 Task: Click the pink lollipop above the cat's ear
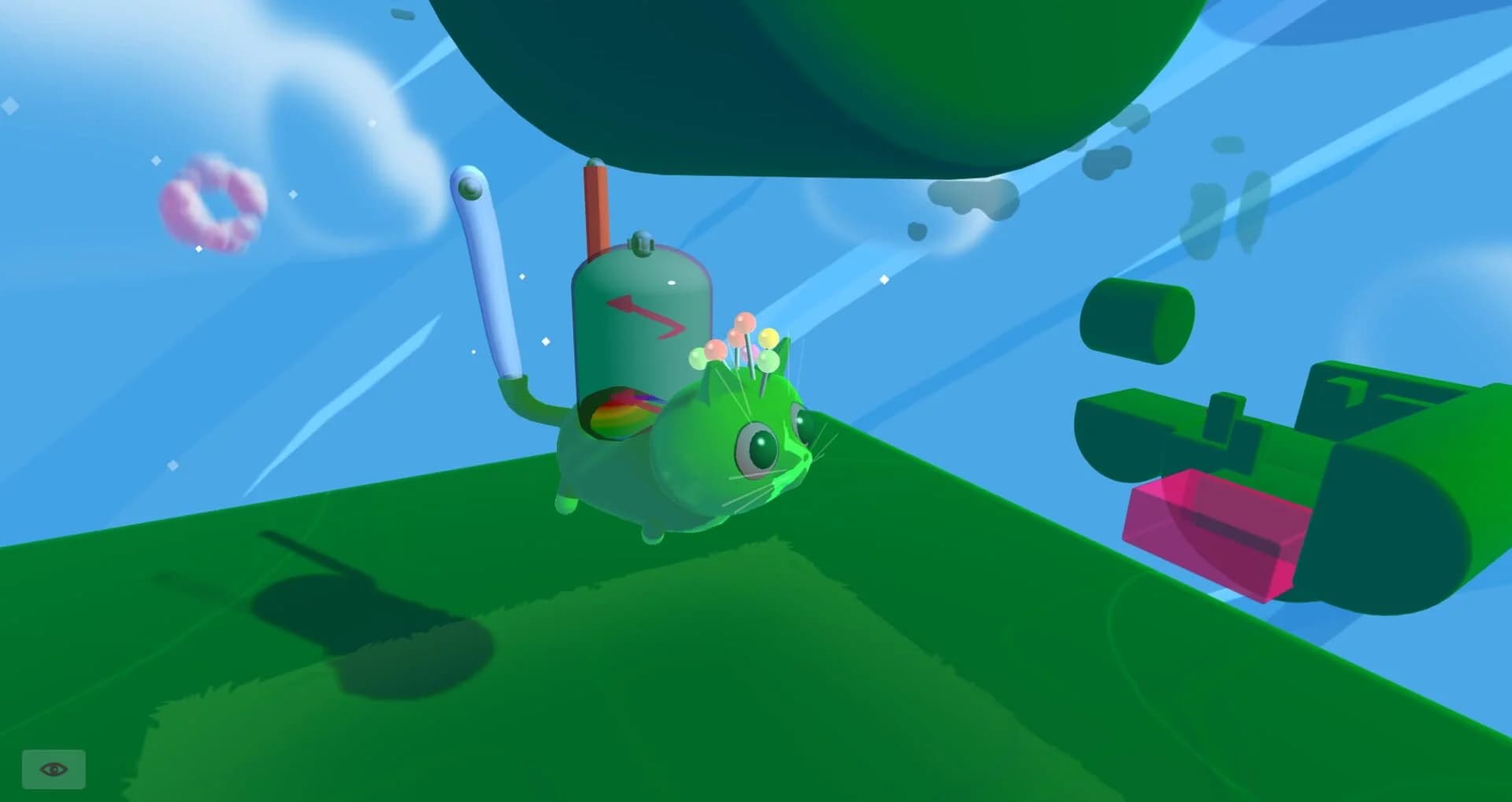(743, 324)
